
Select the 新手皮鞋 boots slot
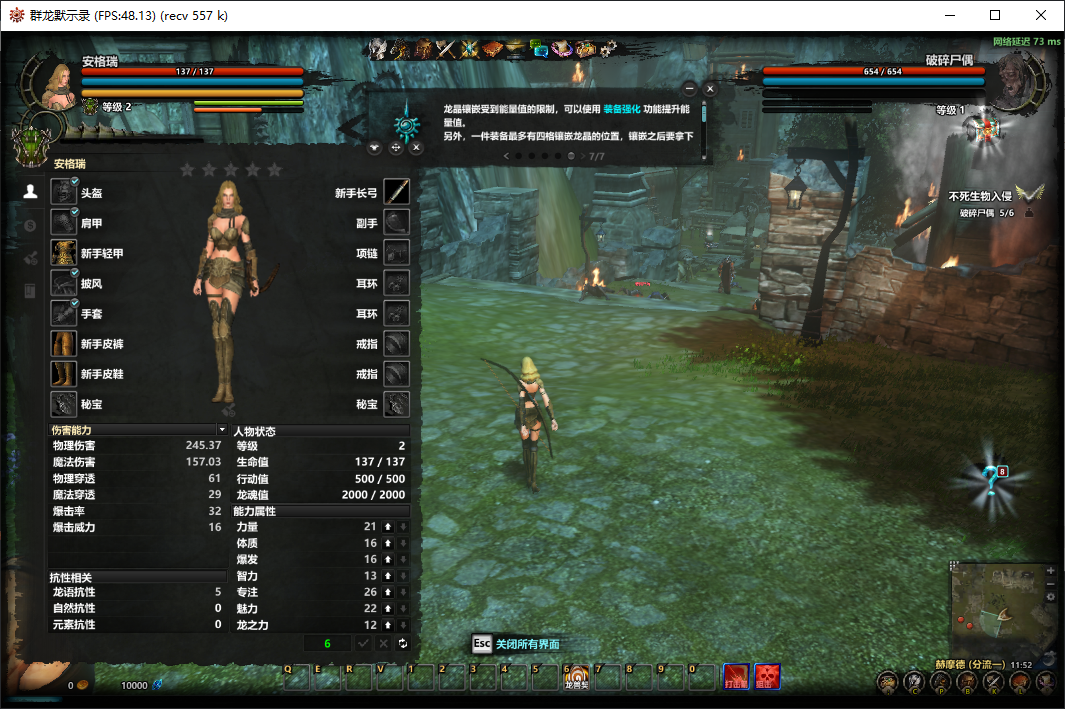tap(64, 373)
